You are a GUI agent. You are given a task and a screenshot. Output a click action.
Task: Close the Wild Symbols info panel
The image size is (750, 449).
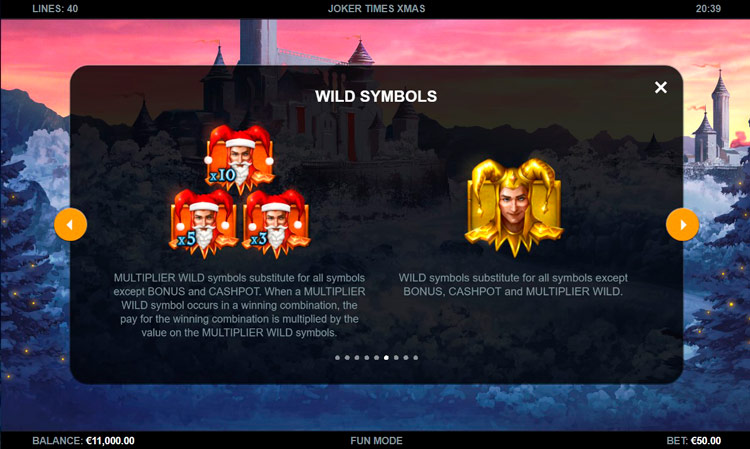[660, 88]
